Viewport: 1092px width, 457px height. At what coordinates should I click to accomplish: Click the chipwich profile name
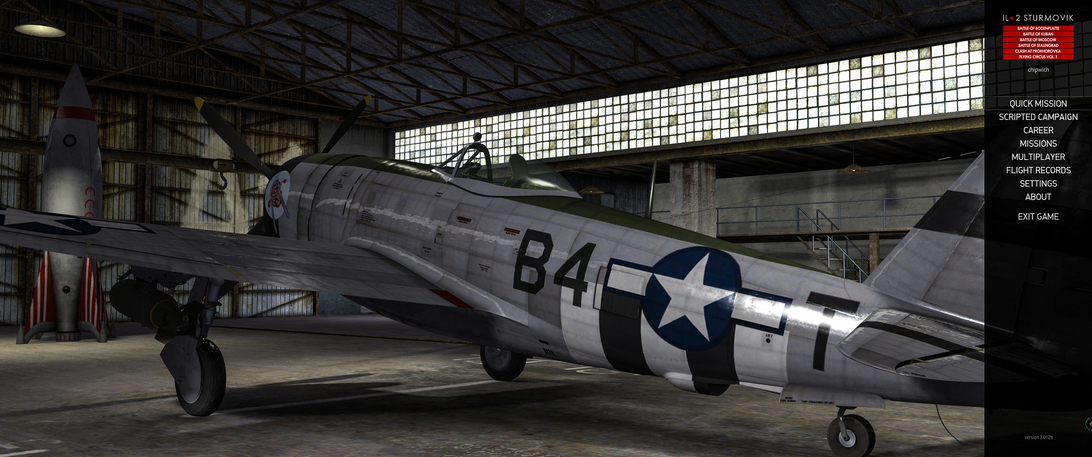[x=1038, y=70]
